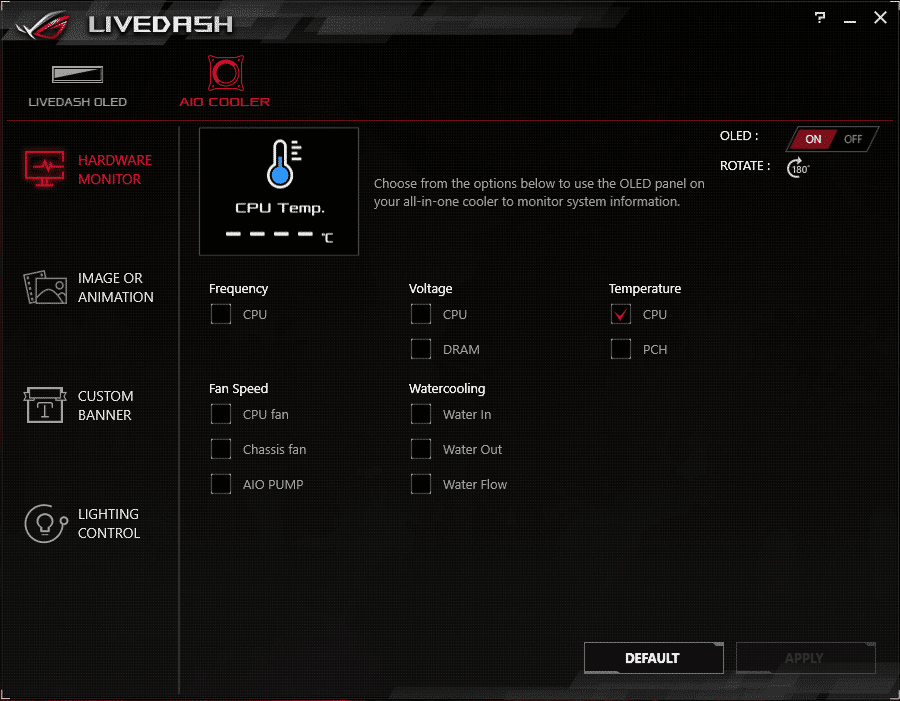
Task: Enable the Frequency CPU checkbox
Action: pyautogui.click(x=221, y=315)
